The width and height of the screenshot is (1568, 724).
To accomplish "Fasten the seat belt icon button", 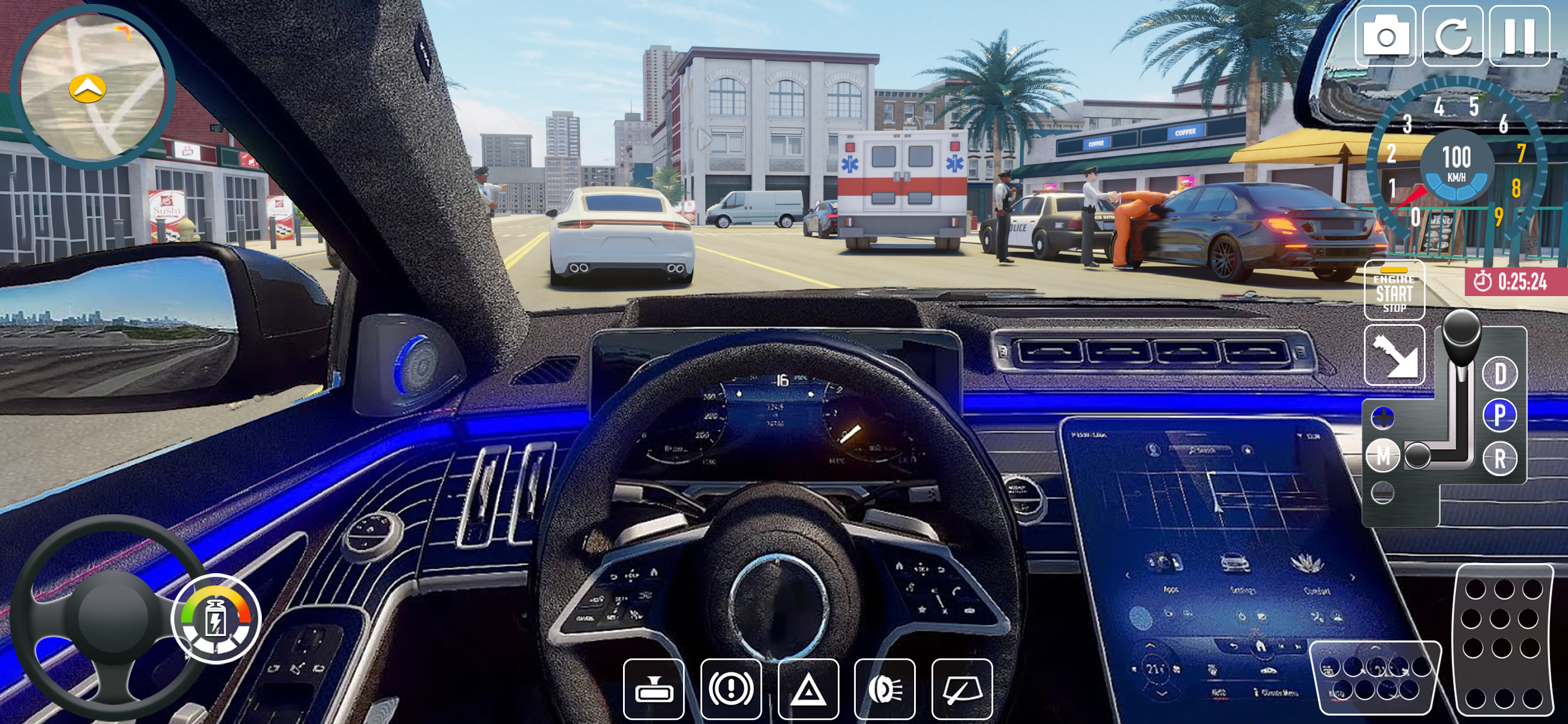I will 1394,356.
